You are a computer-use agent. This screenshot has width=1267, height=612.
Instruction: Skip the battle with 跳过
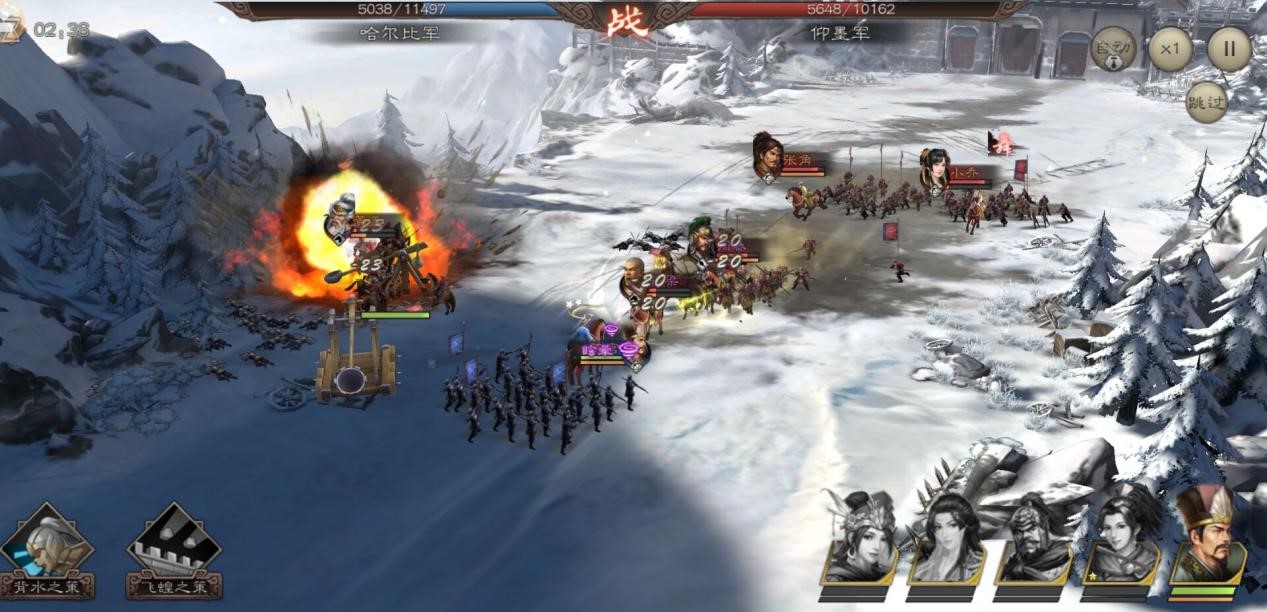click(x=1206, y=102)
